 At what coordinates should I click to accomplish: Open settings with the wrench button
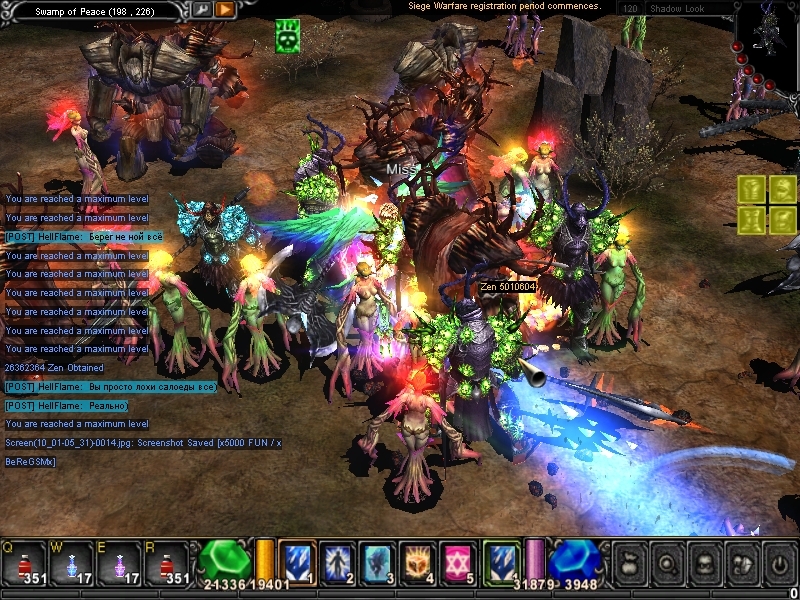click(201, 10)
